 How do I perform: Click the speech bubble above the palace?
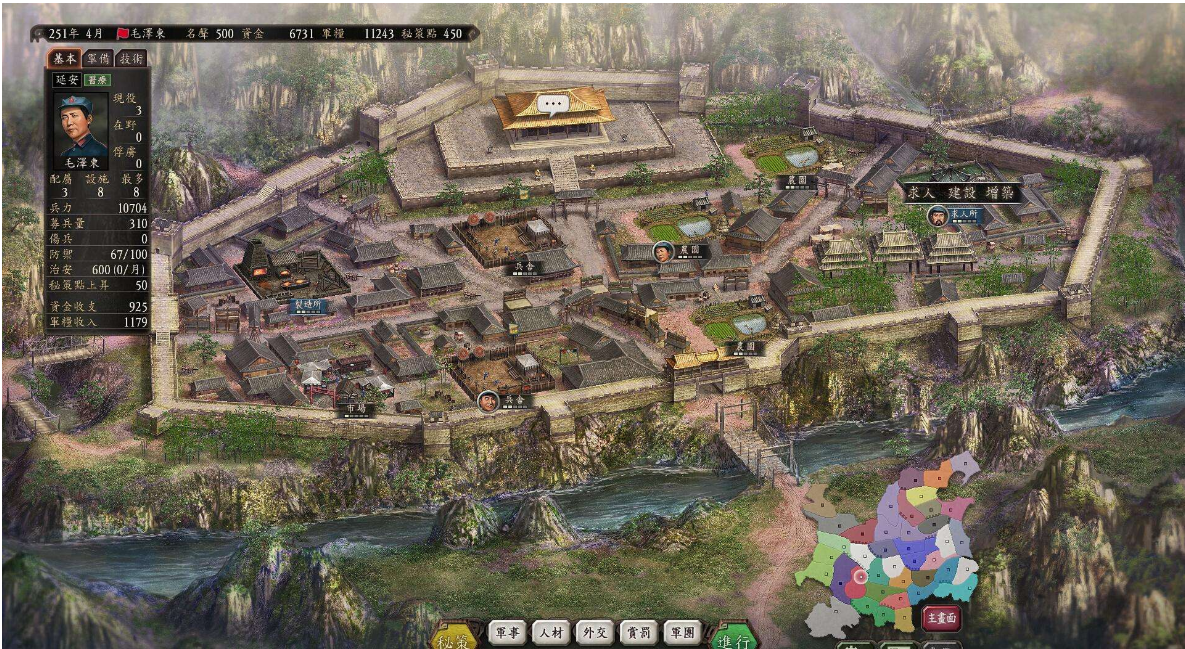point(551,103)
